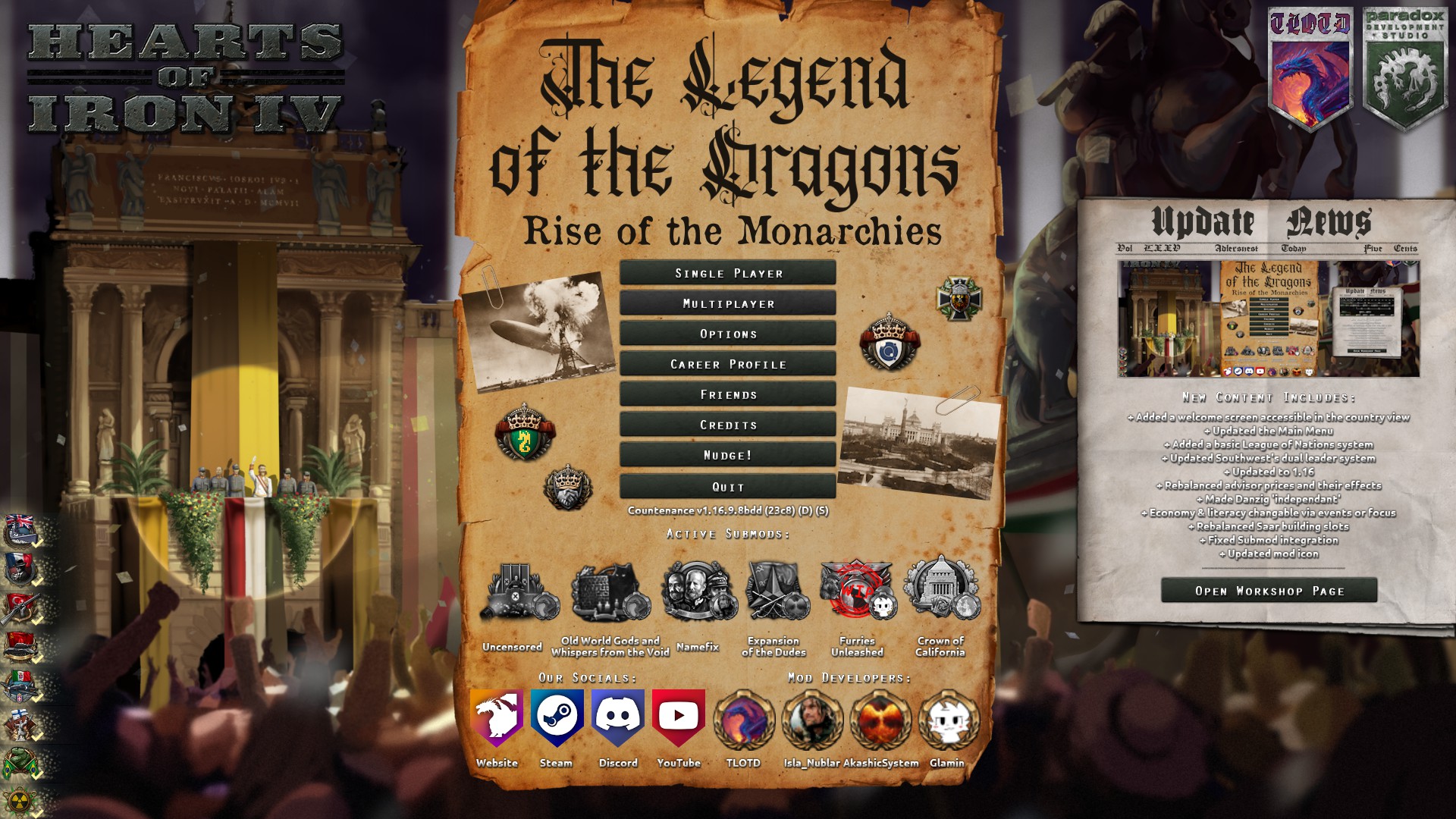Open the YouTube channel link
Screen dimensions: 1456x819
(x=679, y=717)
